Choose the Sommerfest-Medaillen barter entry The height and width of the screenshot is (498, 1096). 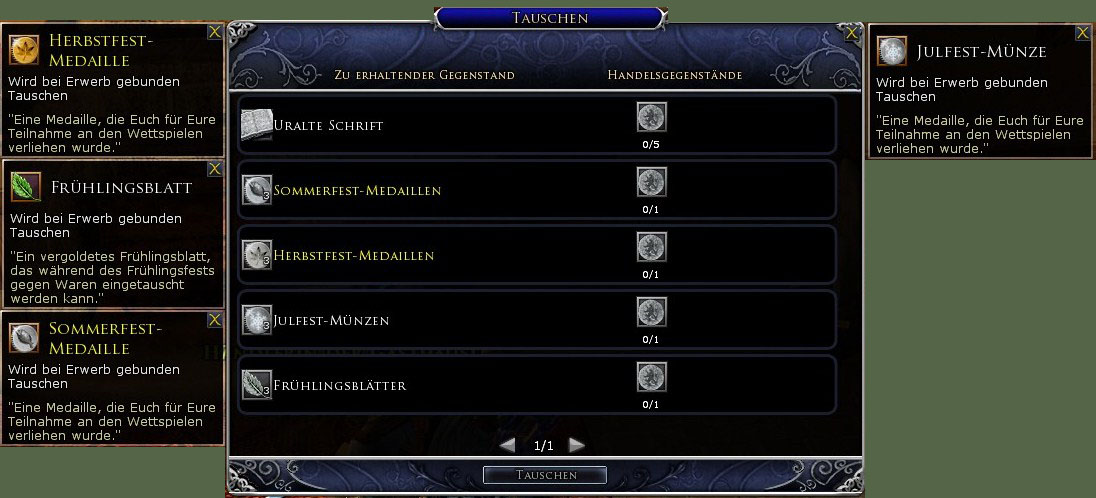tap(537, 190)
